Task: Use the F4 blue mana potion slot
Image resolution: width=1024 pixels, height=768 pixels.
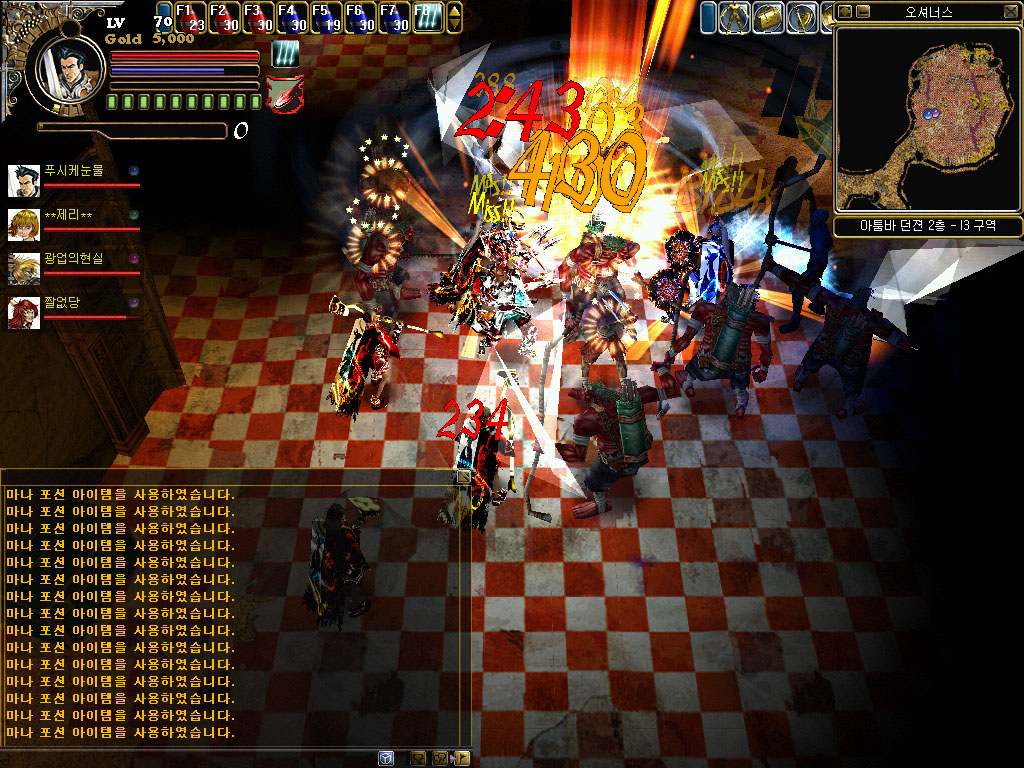Action: 292,18
